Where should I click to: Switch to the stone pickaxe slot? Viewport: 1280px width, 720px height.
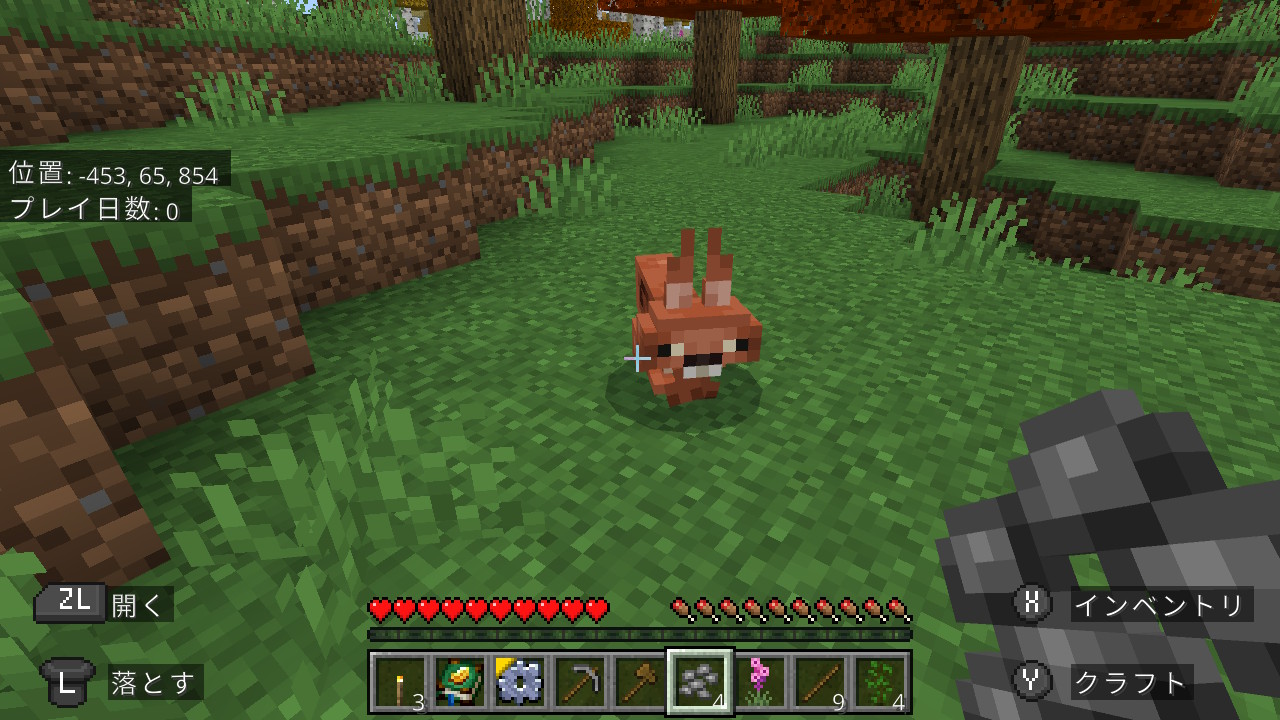pos(580,682)
